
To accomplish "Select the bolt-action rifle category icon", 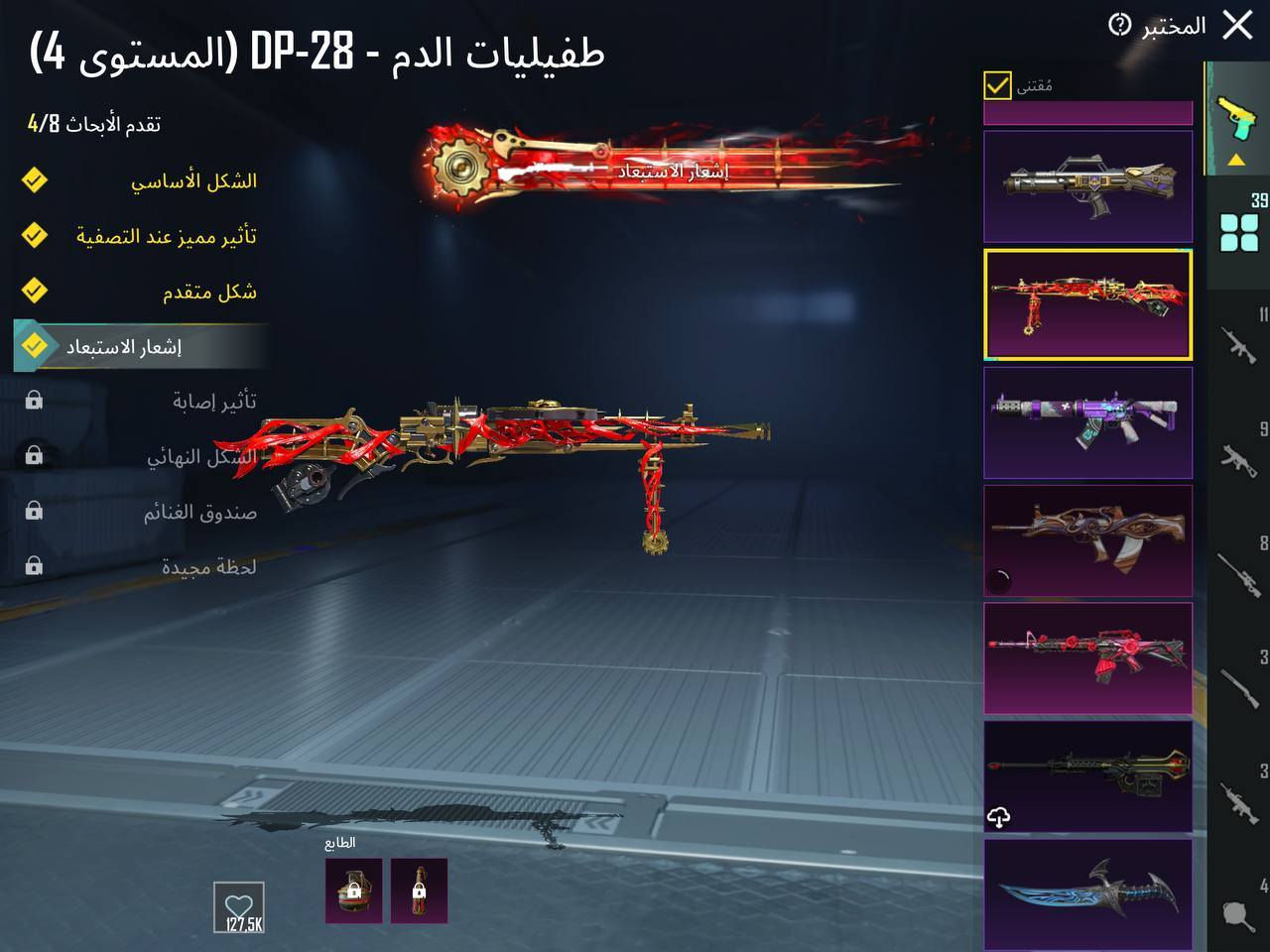I will click(x=1237, y=686).
